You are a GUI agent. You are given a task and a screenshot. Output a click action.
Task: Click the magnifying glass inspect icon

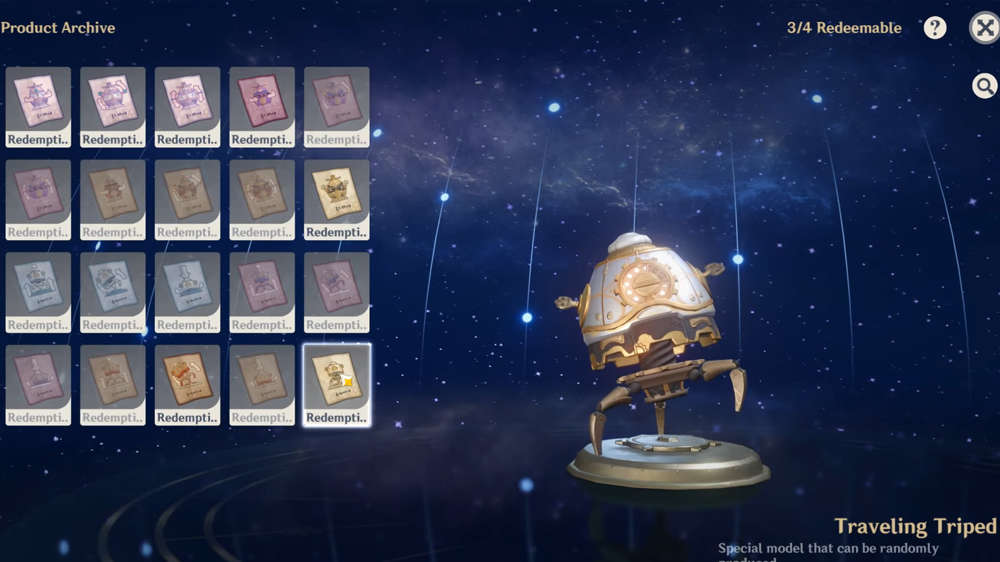984,86
